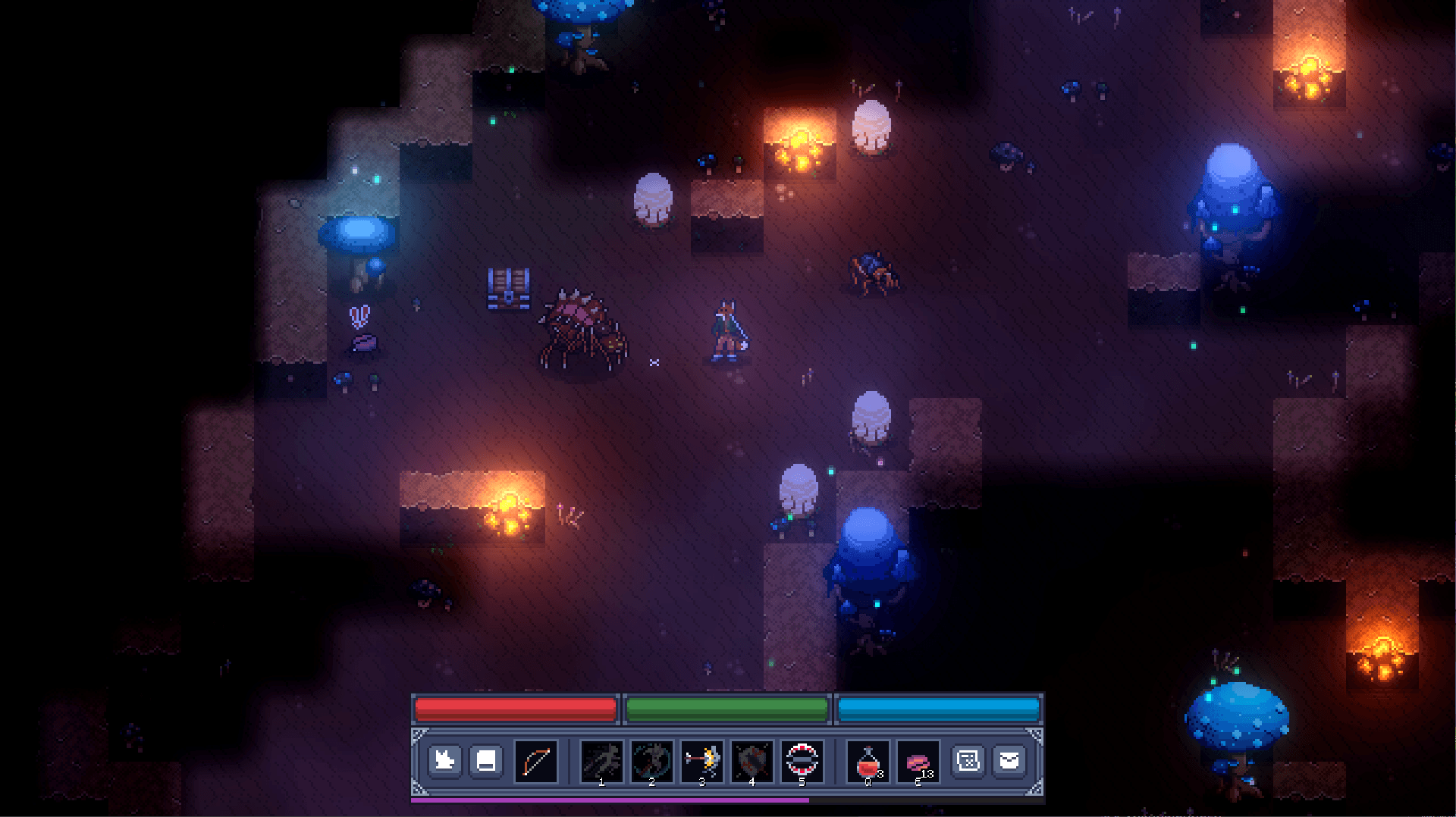Drink the red health potion
This screenshot has width=1456, height=817.
[868, 761]
